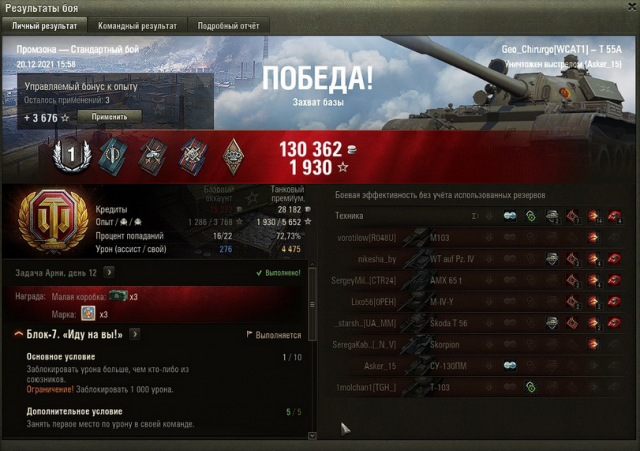
Task: Click the Применить bonus button
Action: (109, 117)
